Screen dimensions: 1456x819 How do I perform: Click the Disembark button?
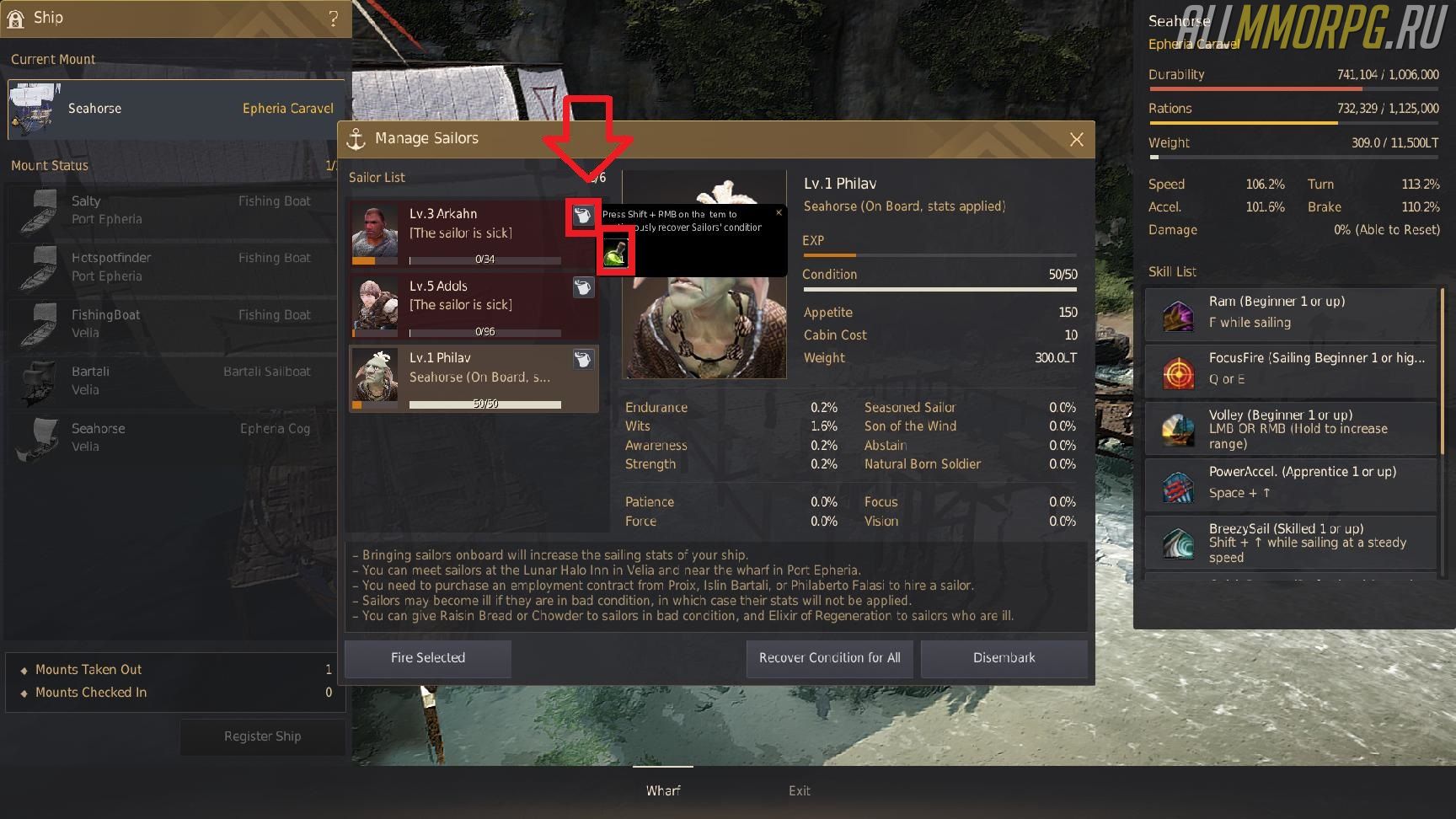(x=1004, y=658)
